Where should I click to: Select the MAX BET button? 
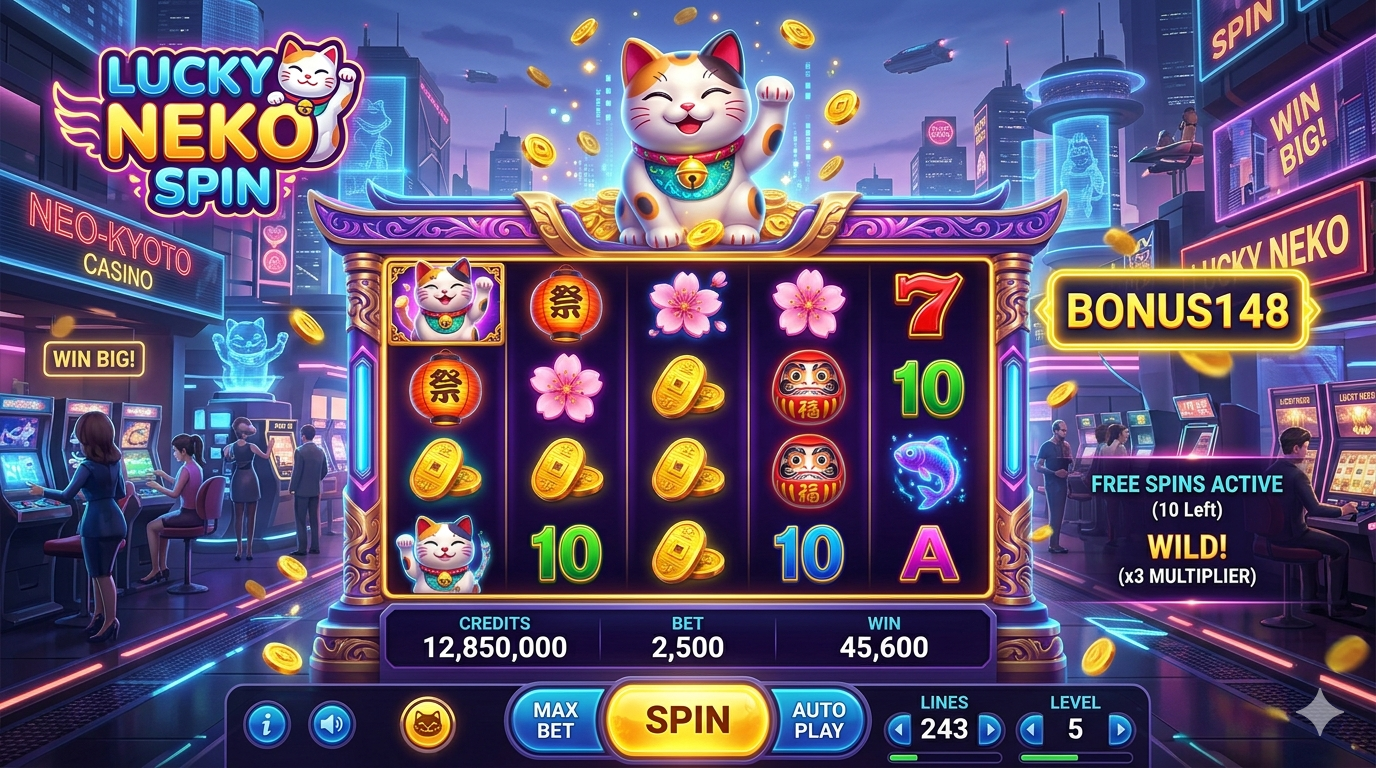555,719
